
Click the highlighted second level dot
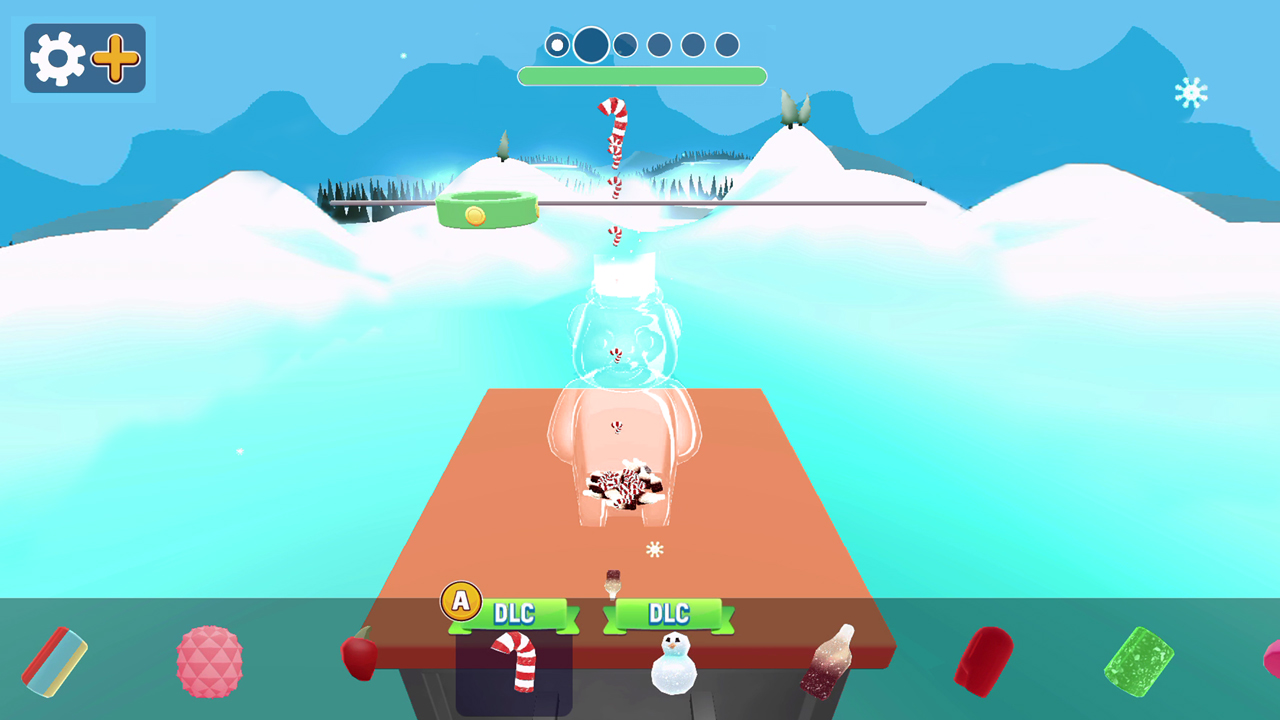click(x=590, y=45)
